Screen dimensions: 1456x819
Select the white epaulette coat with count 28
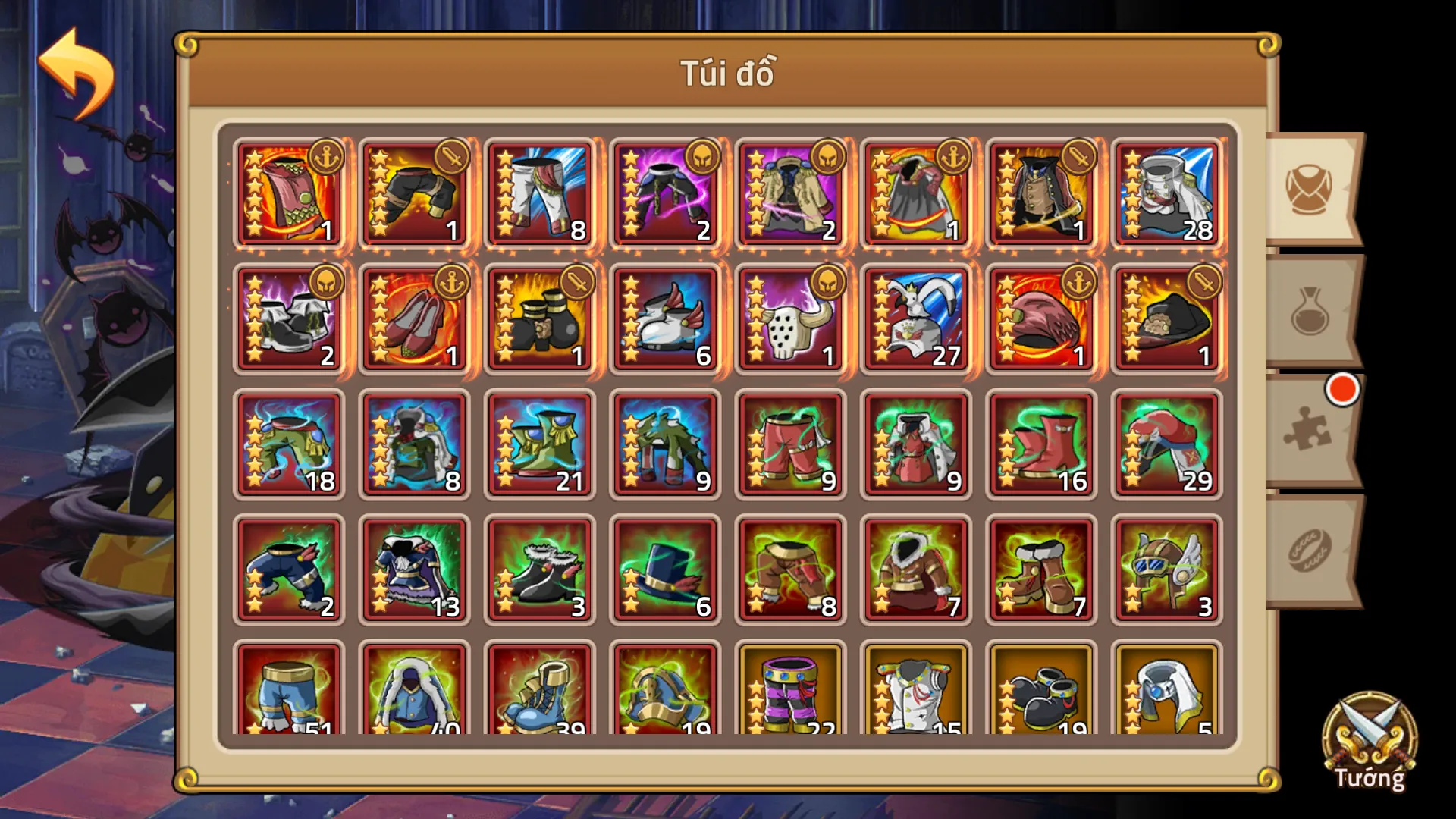(1166, 192)
